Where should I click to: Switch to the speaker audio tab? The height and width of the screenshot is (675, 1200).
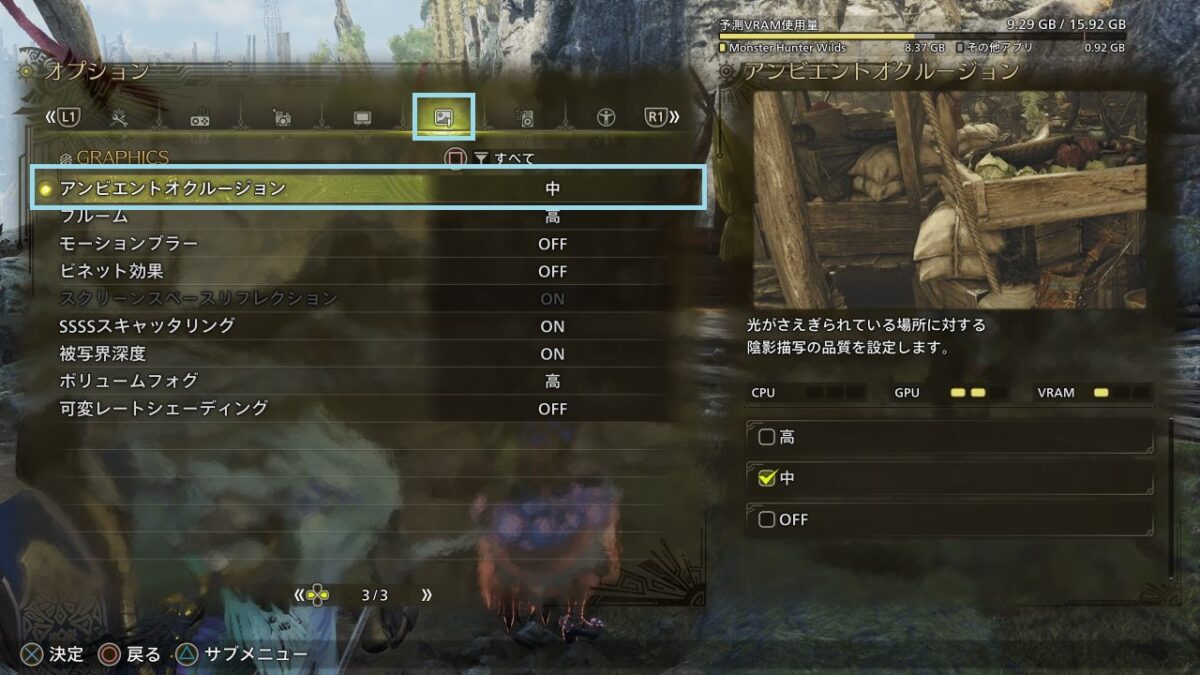click(x=525, y=119)
